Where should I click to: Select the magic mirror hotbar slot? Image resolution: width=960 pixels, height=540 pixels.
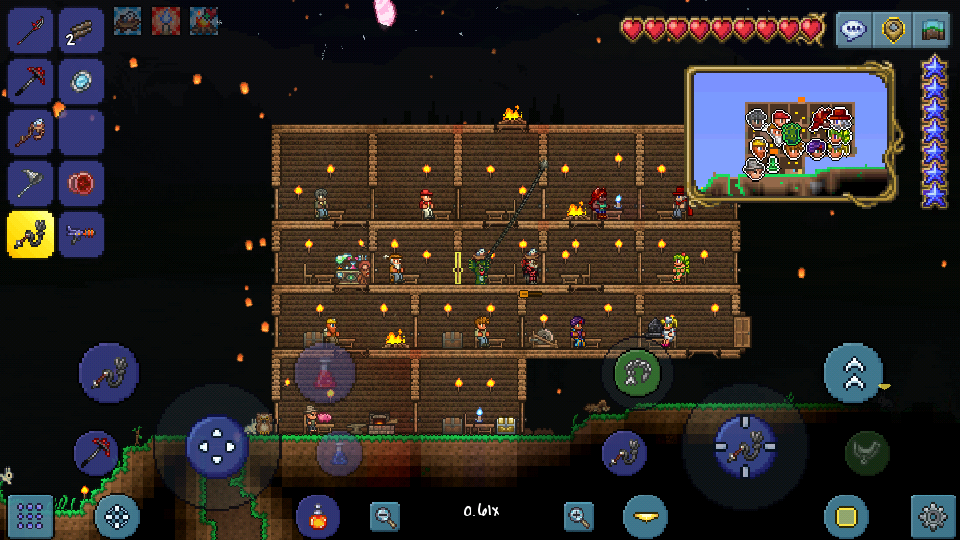point(81,81)
